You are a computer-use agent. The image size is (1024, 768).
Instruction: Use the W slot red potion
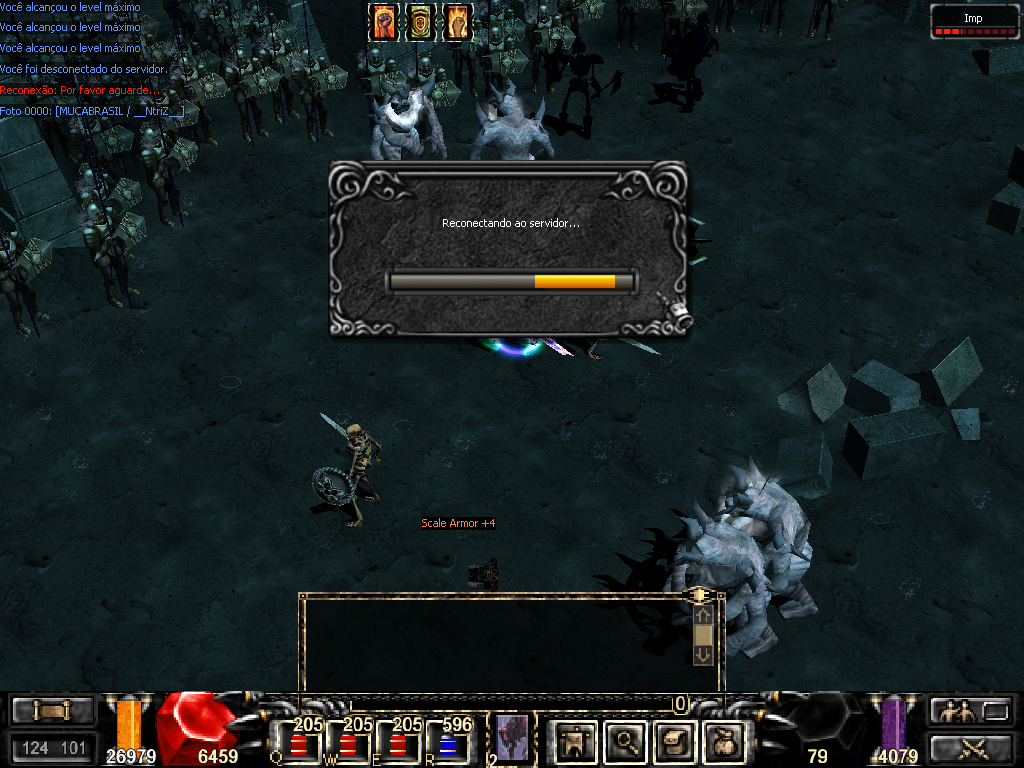click(x=347, y=746)
